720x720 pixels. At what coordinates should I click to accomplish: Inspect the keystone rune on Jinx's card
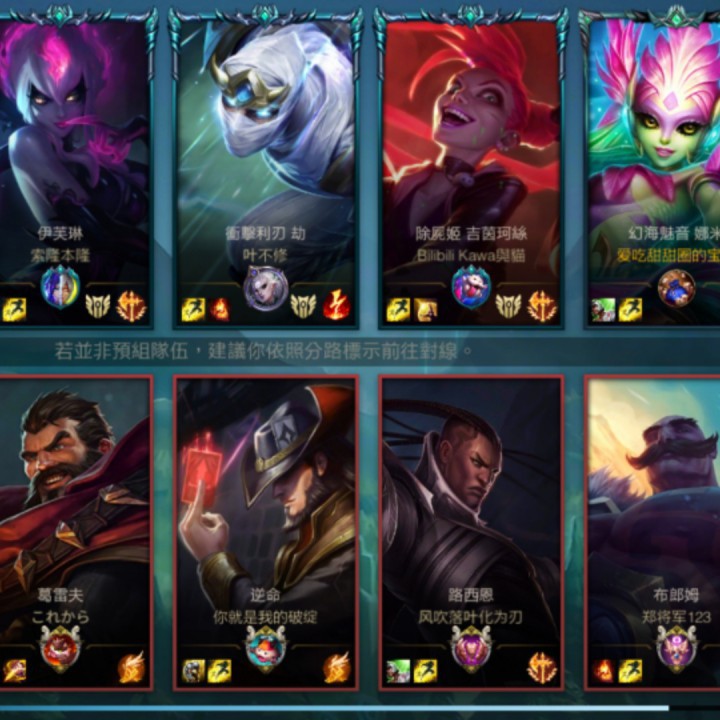pyautogui.click(x=542, y=307)
